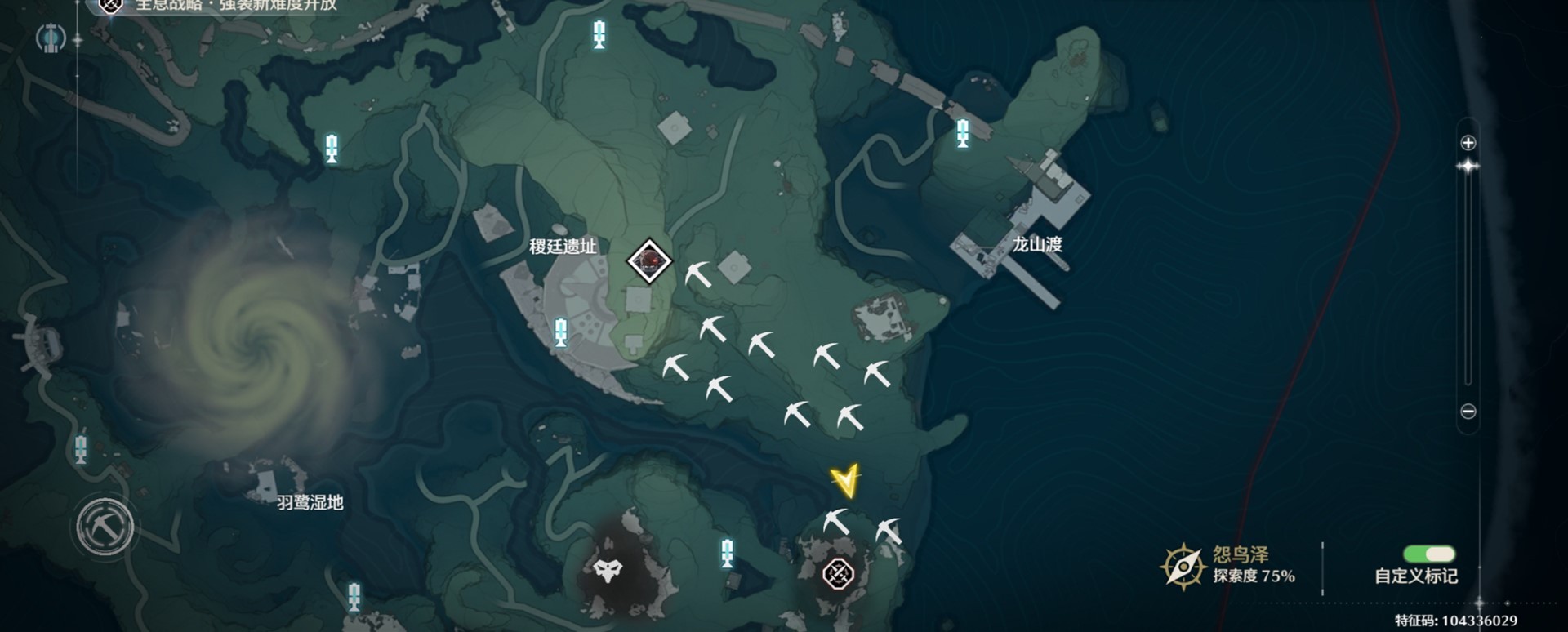Click the yellow player arrow marker
This screenshot has height=632, width=1568.
tap(846, 481)
